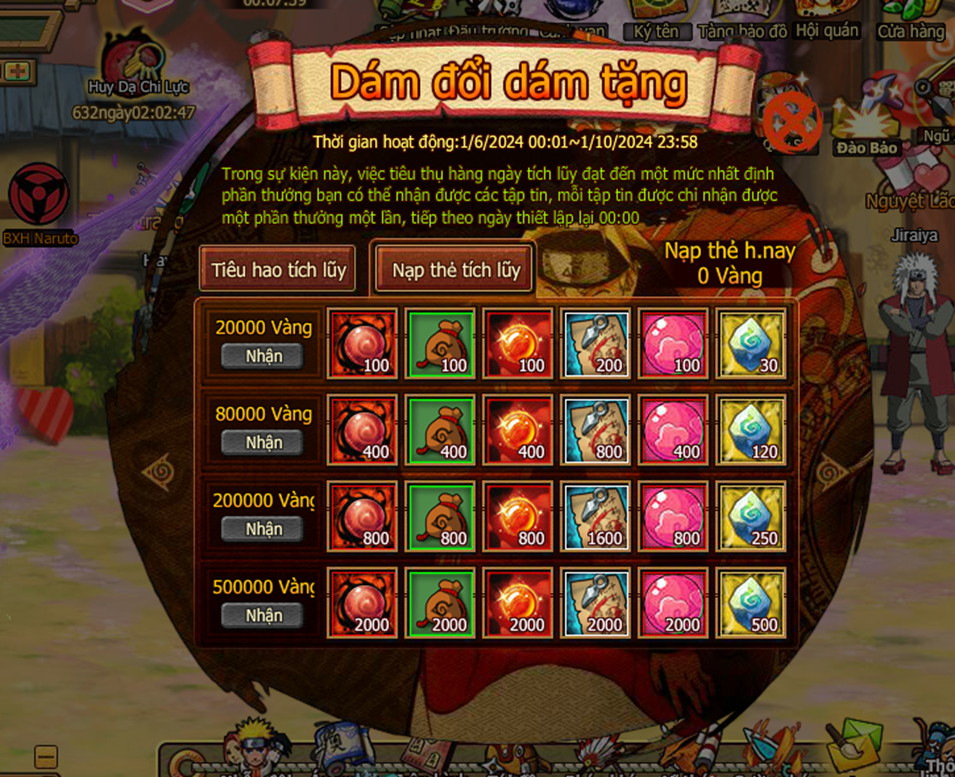The height and width of the screenshot is (777, 955).
Task: Claim the 80000 Vàng reward
Action: tap(262, 442)
